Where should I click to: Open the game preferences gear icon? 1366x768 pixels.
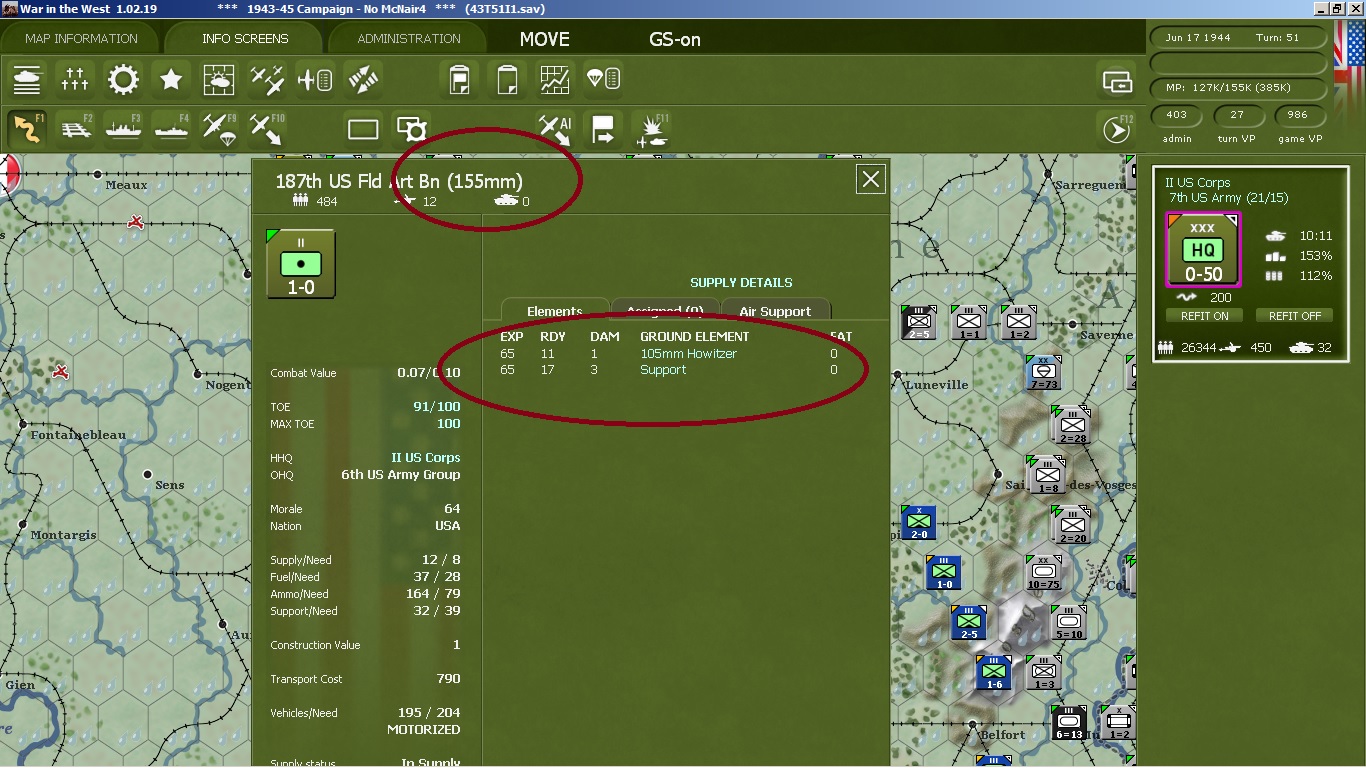point(122,80)
